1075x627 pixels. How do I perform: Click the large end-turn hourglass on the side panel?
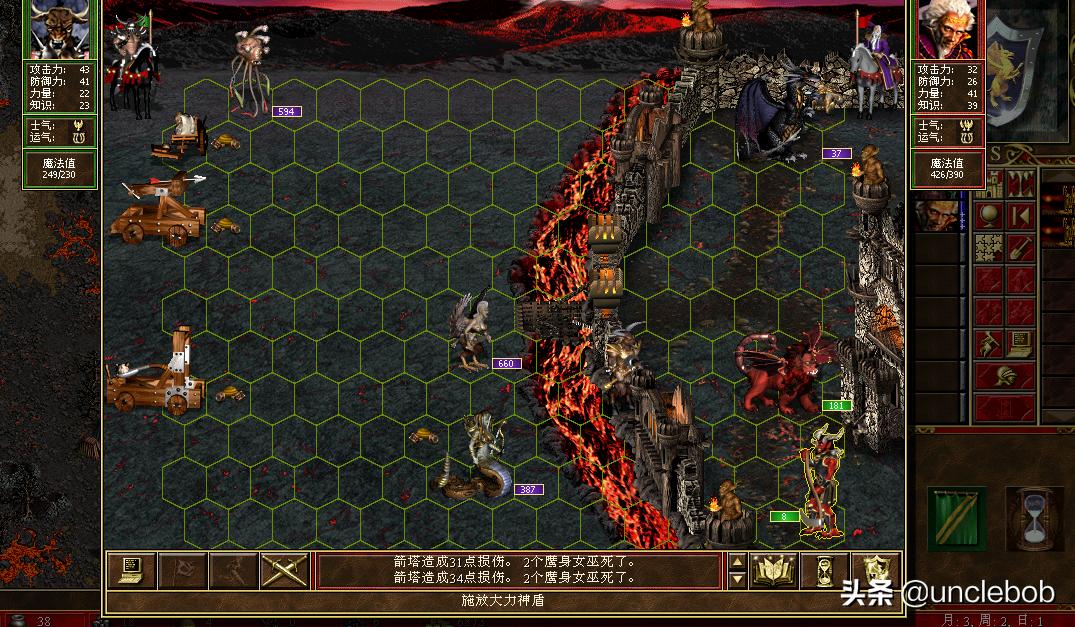1034,519
